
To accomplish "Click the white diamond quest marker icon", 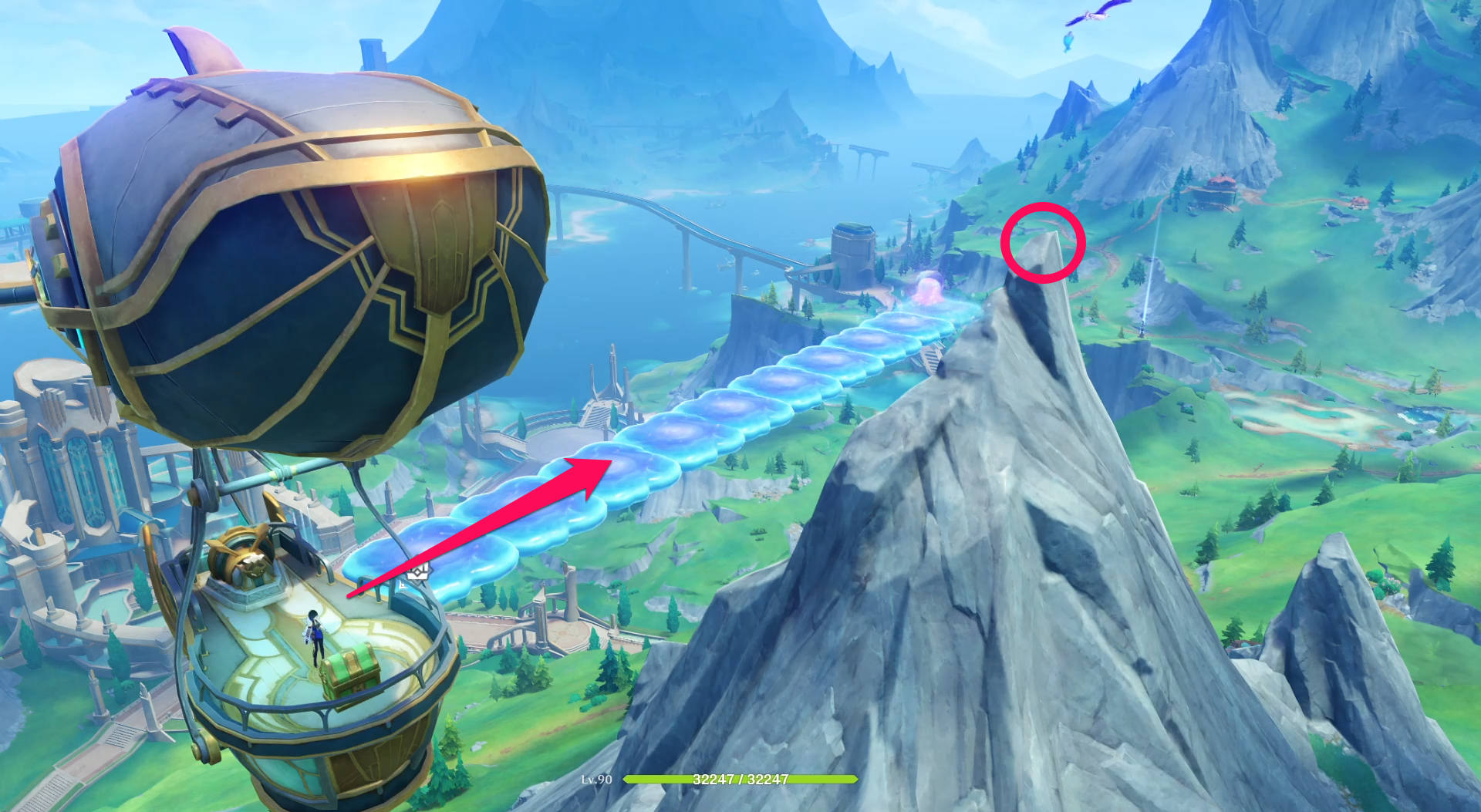I will click(x=419, y=573).
